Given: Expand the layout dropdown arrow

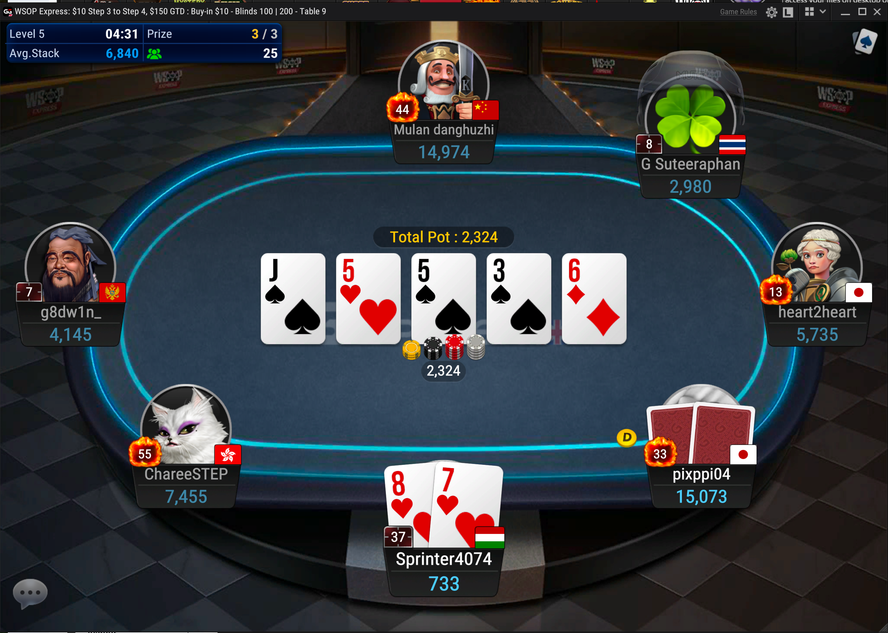Looking at the screenshot, I should (x=822, y=12).
